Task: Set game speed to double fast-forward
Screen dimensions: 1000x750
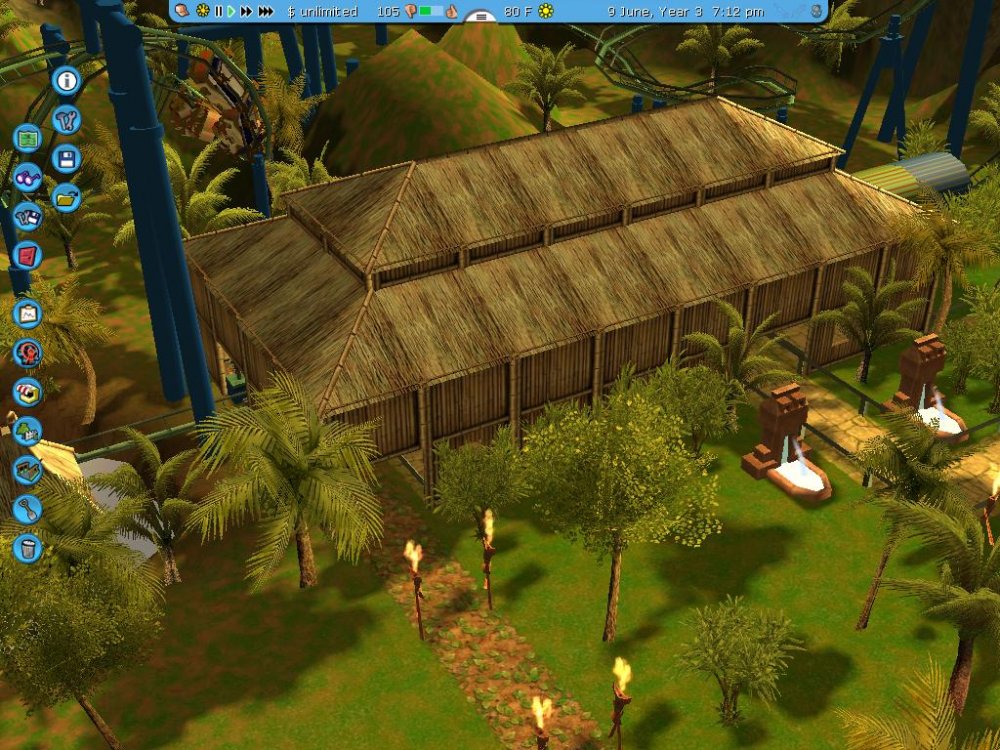Action: (x=246, y=12)
